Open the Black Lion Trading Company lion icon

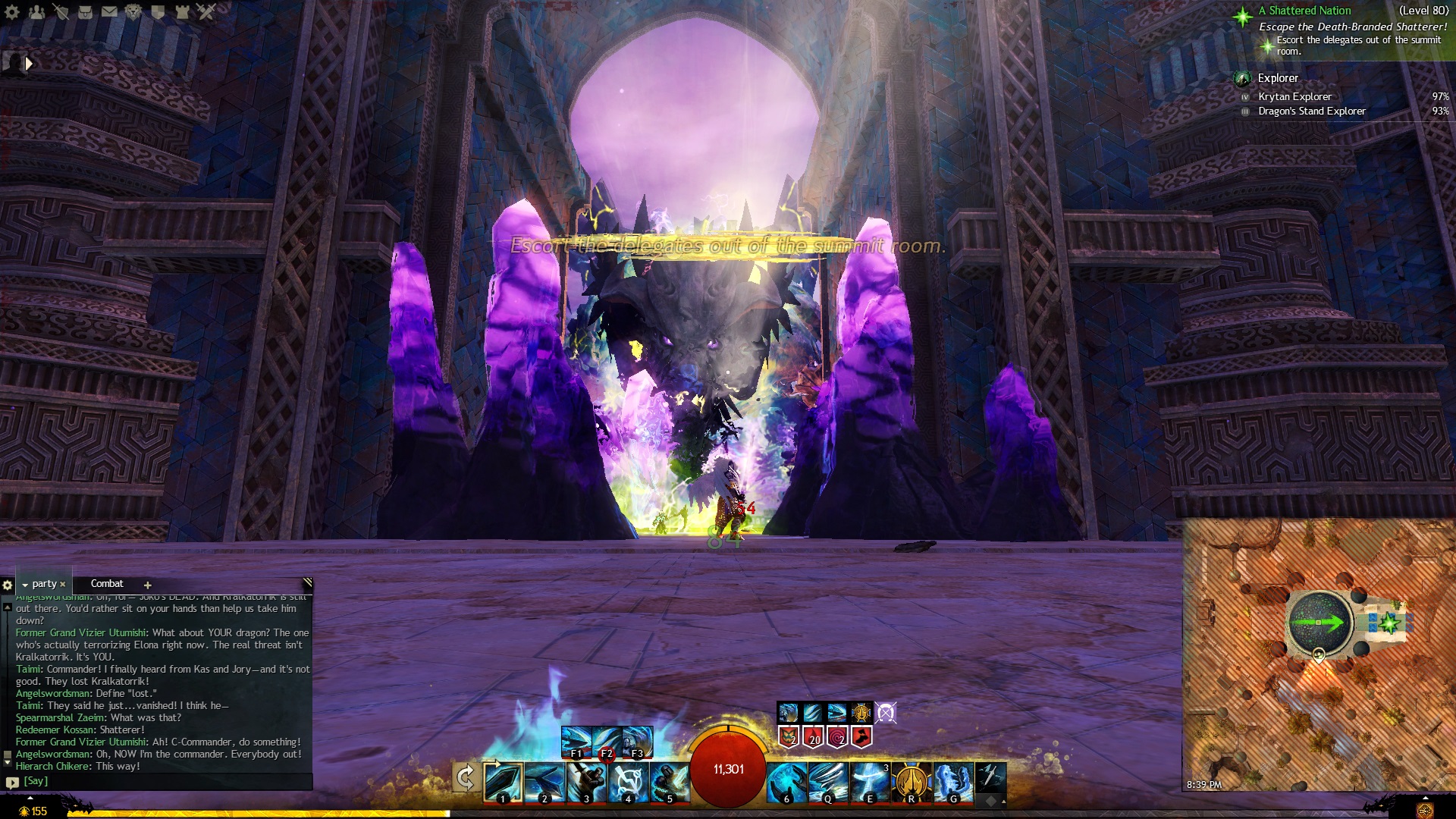click(x=133, y=12)
